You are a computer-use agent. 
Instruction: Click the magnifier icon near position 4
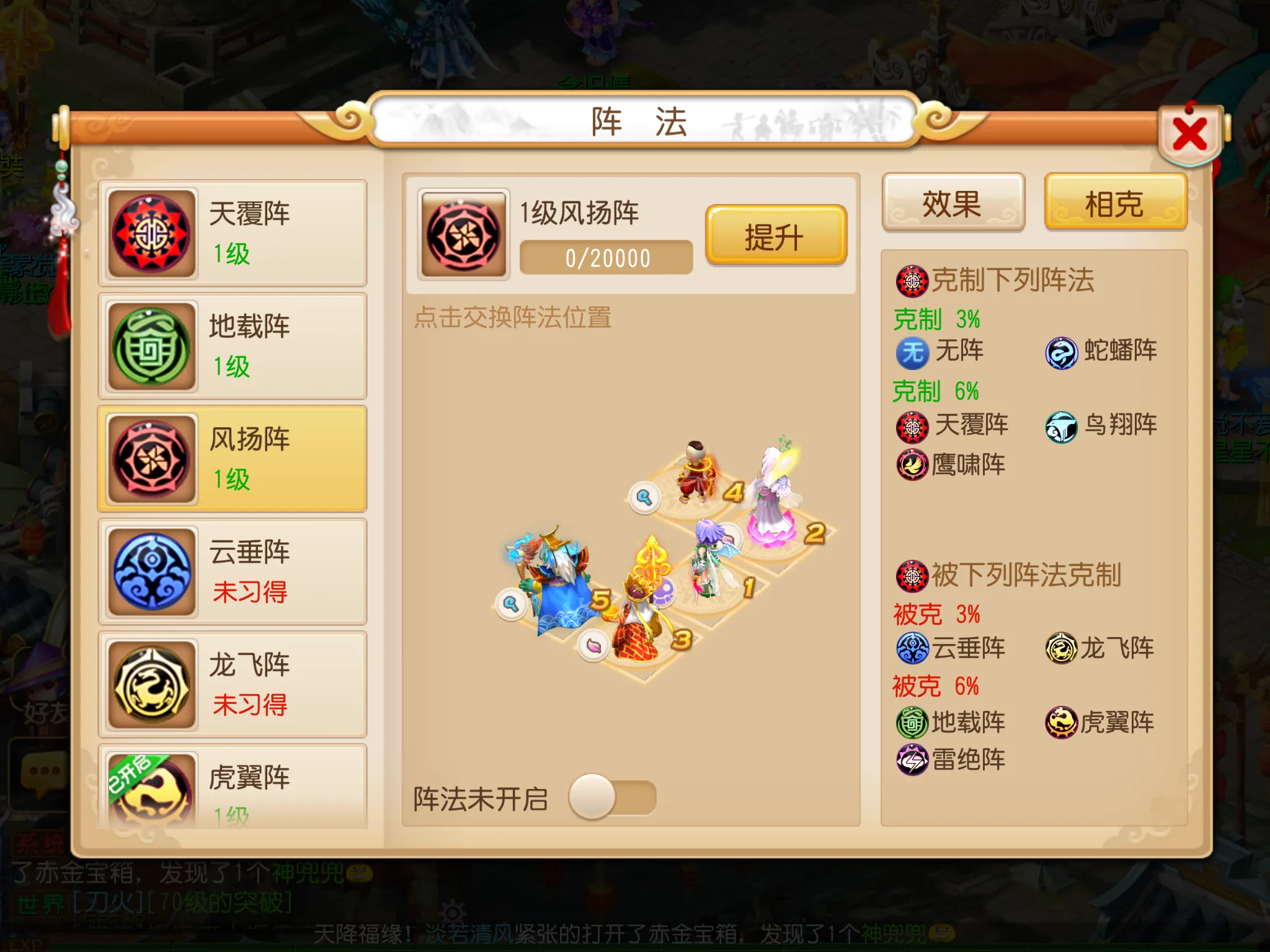[645, 496]
